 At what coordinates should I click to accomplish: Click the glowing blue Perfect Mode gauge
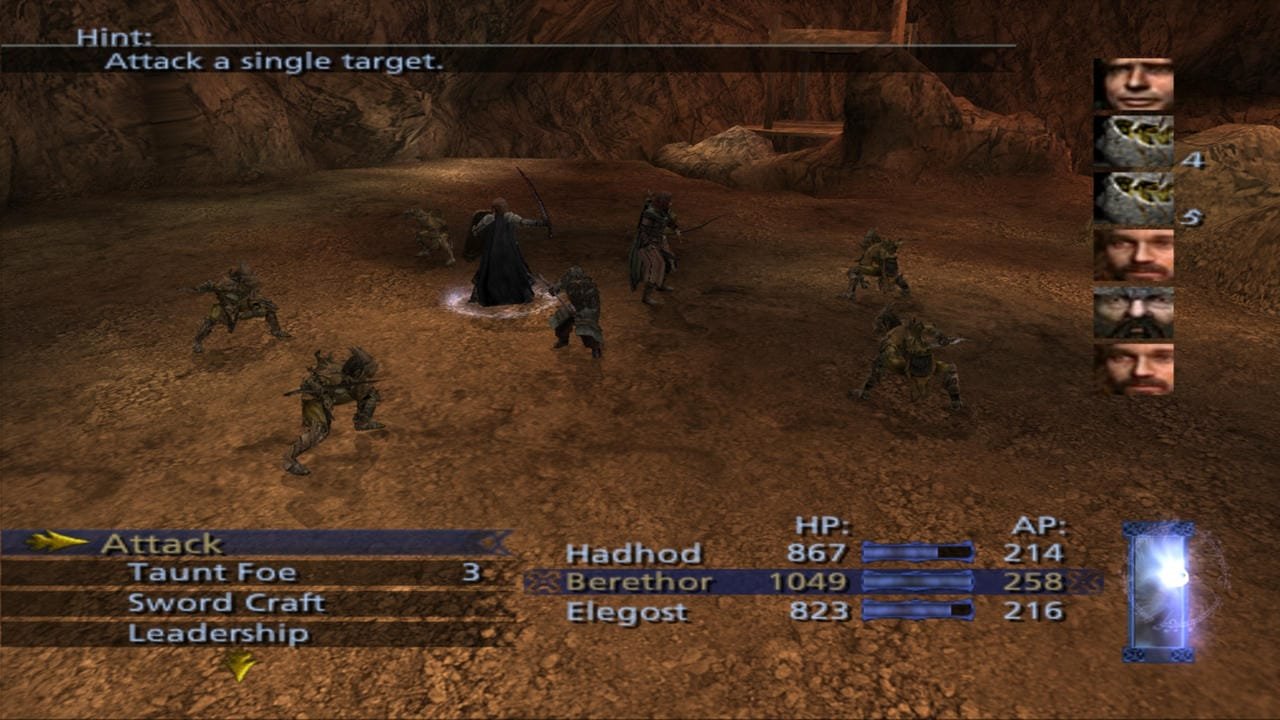pyautogui.click(x=1158, y=591)
